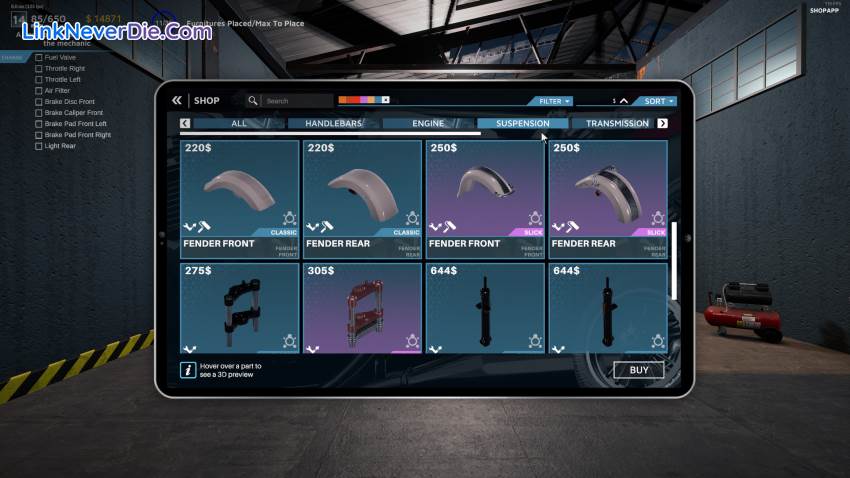This screenshot has height=478, width=850.
Task: Select the SUSPENSION category tab
Action: (x=522, y=124)
